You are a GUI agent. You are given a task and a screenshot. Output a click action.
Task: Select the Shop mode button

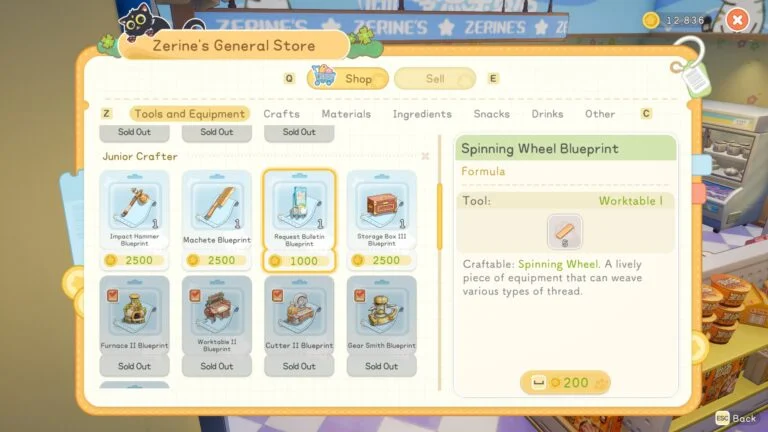click(343, 78)
